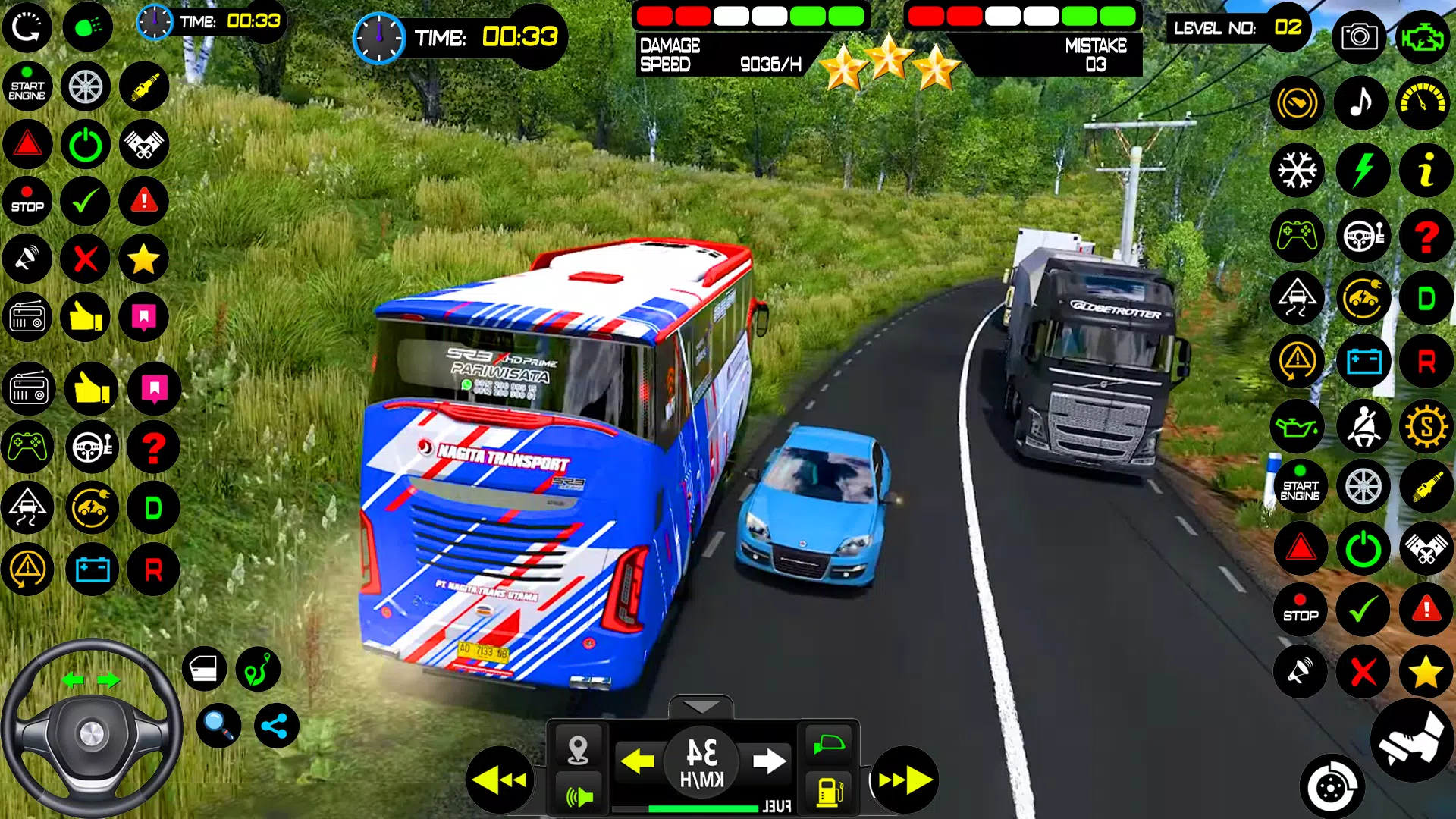Sound the horn icon
The image size is (1456, 819).
579,796
